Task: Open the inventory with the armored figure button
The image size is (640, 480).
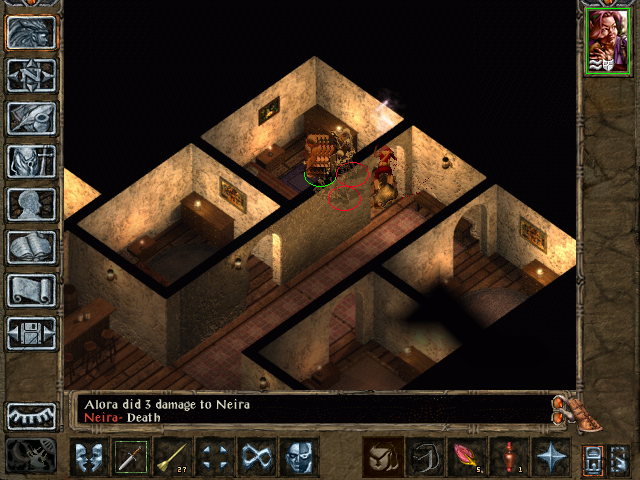Action: (x=32, y=161)
